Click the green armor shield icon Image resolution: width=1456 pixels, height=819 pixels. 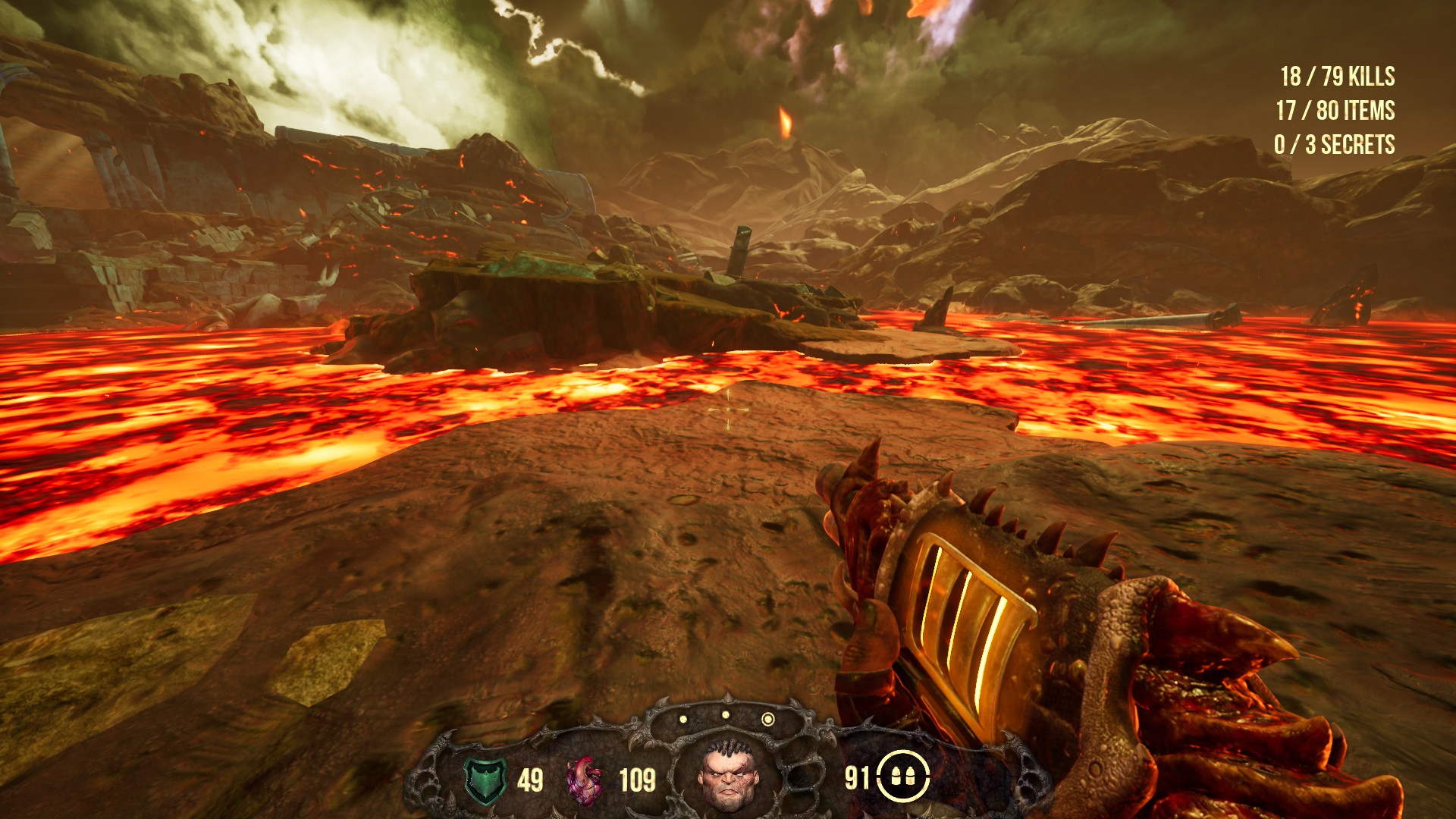click(484, 780)
